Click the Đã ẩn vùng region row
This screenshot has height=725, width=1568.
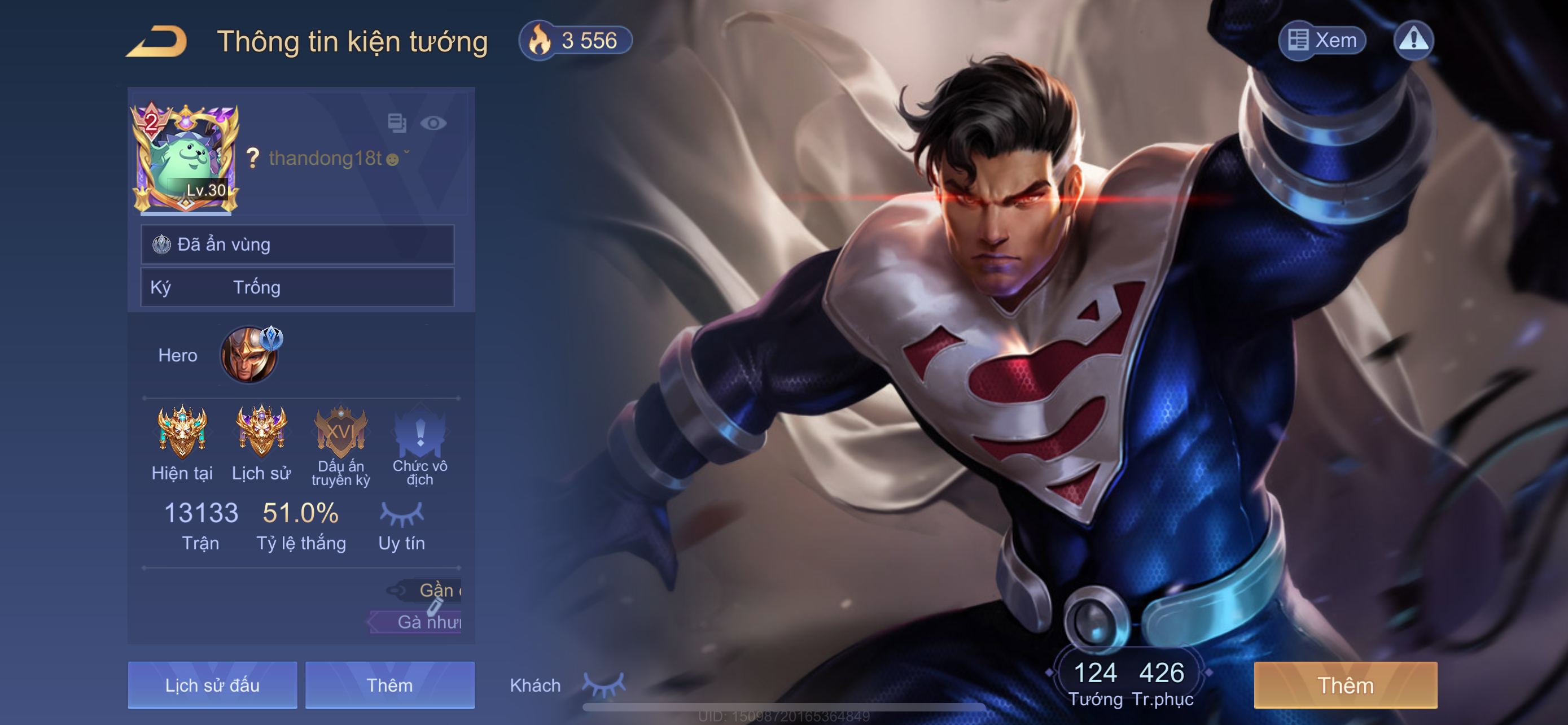click(x=297, y=244)
